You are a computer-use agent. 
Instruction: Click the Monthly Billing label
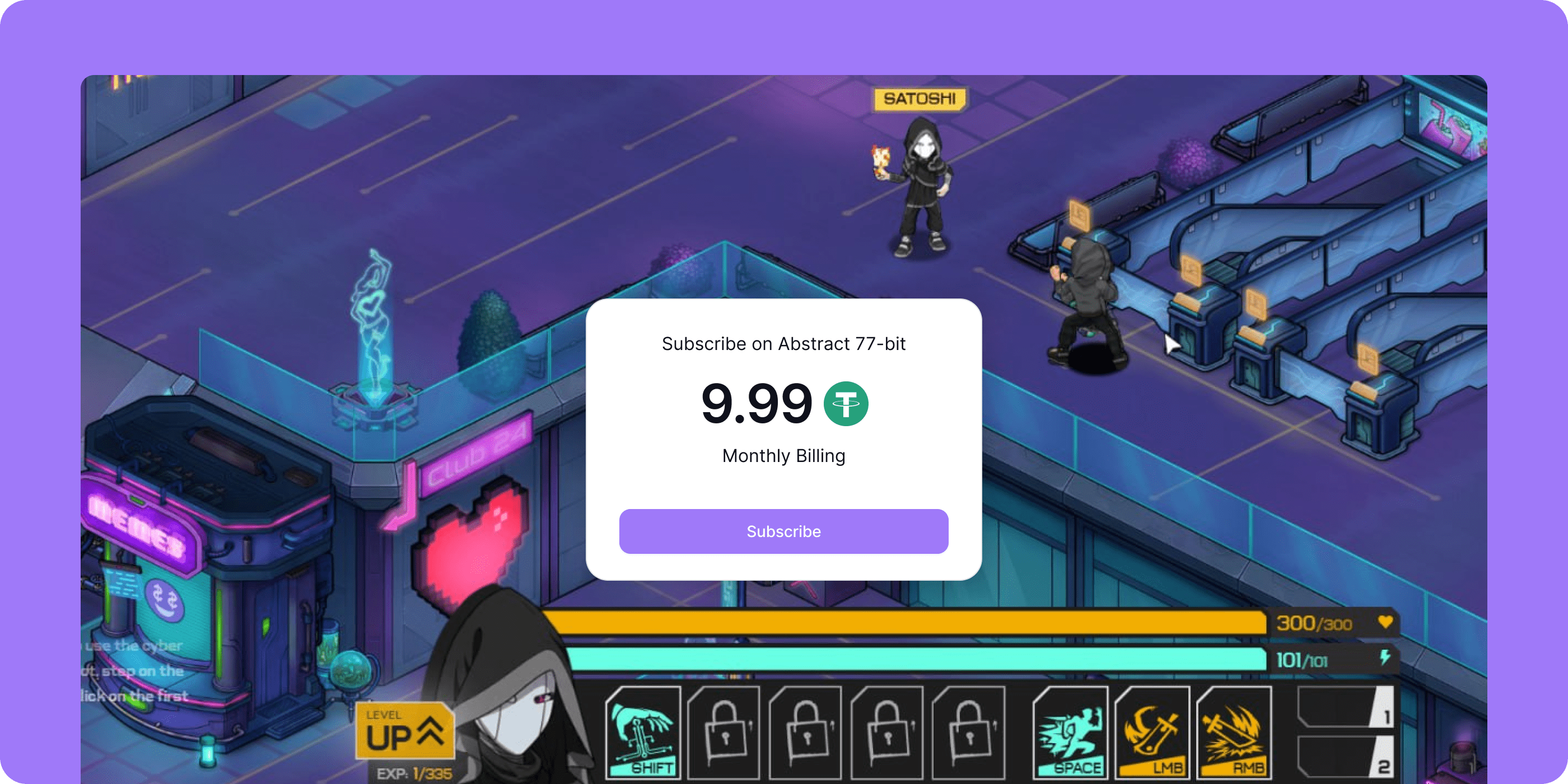(x=783, y=455)
